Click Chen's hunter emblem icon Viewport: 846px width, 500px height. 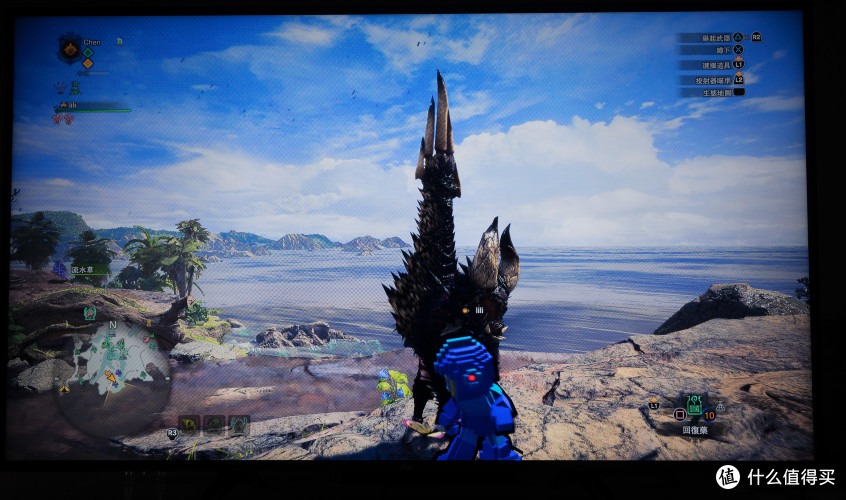(70, 48)
